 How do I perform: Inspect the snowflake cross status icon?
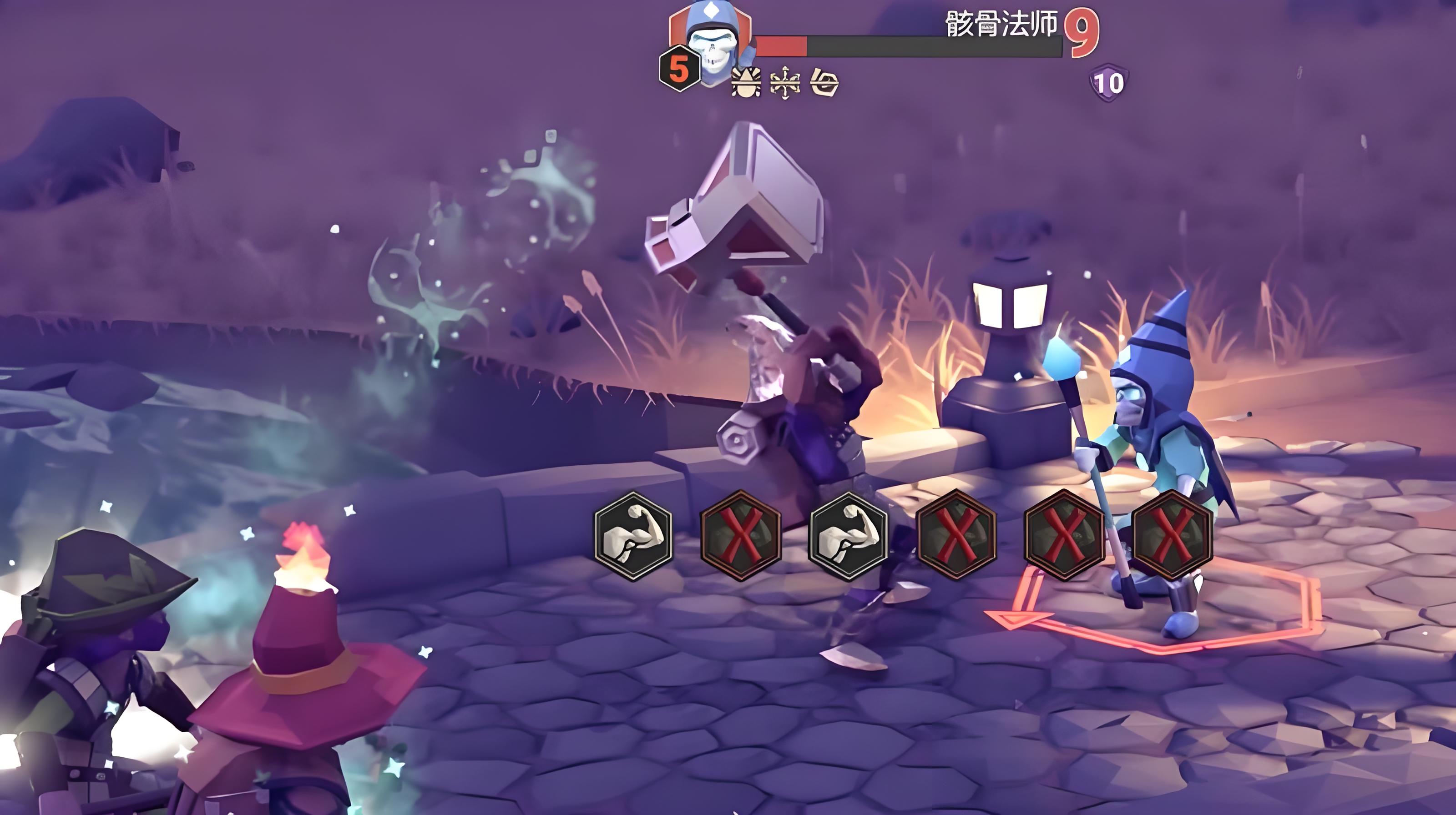pyautogui.click(x=785, y=84)
